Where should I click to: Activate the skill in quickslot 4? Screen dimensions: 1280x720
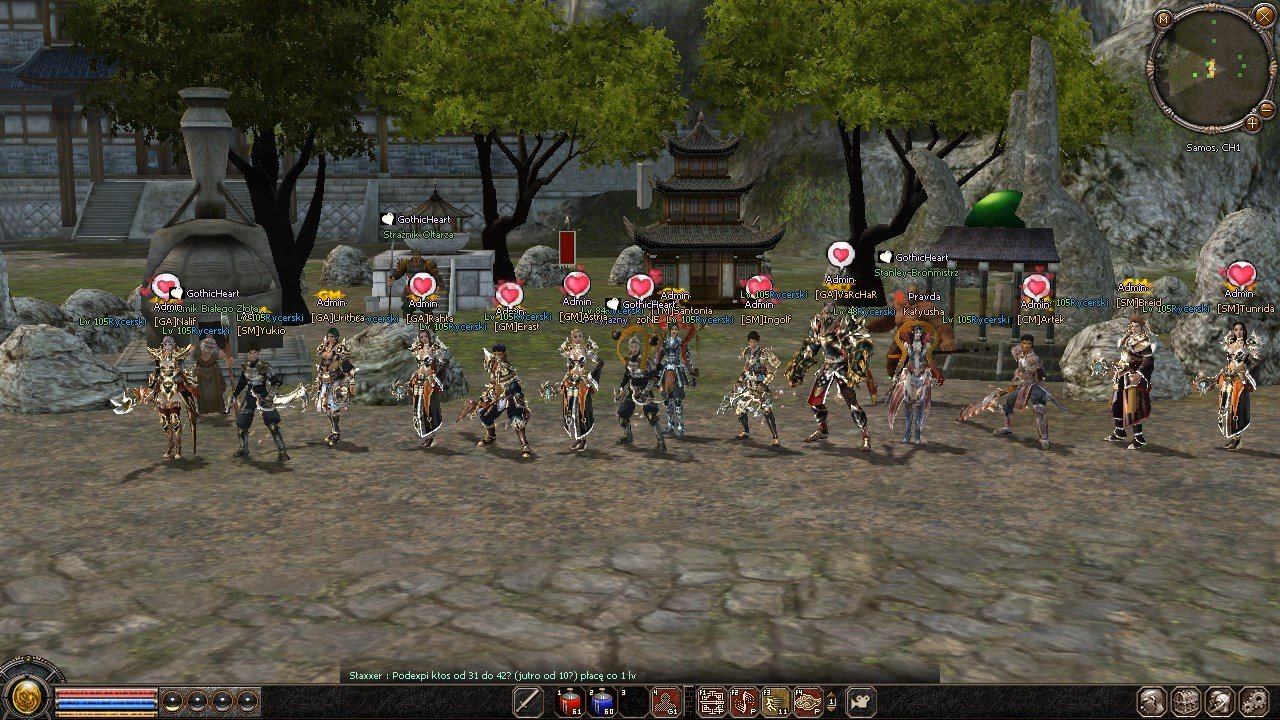pyautogui.click(x=666, y=702)
